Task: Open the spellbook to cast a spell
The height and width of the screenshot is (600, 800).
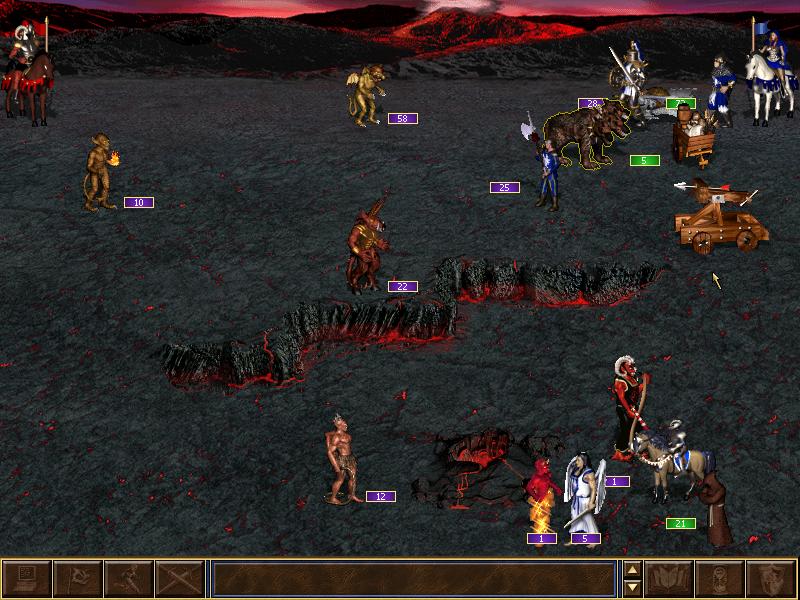Action: [x=669, y=579]
